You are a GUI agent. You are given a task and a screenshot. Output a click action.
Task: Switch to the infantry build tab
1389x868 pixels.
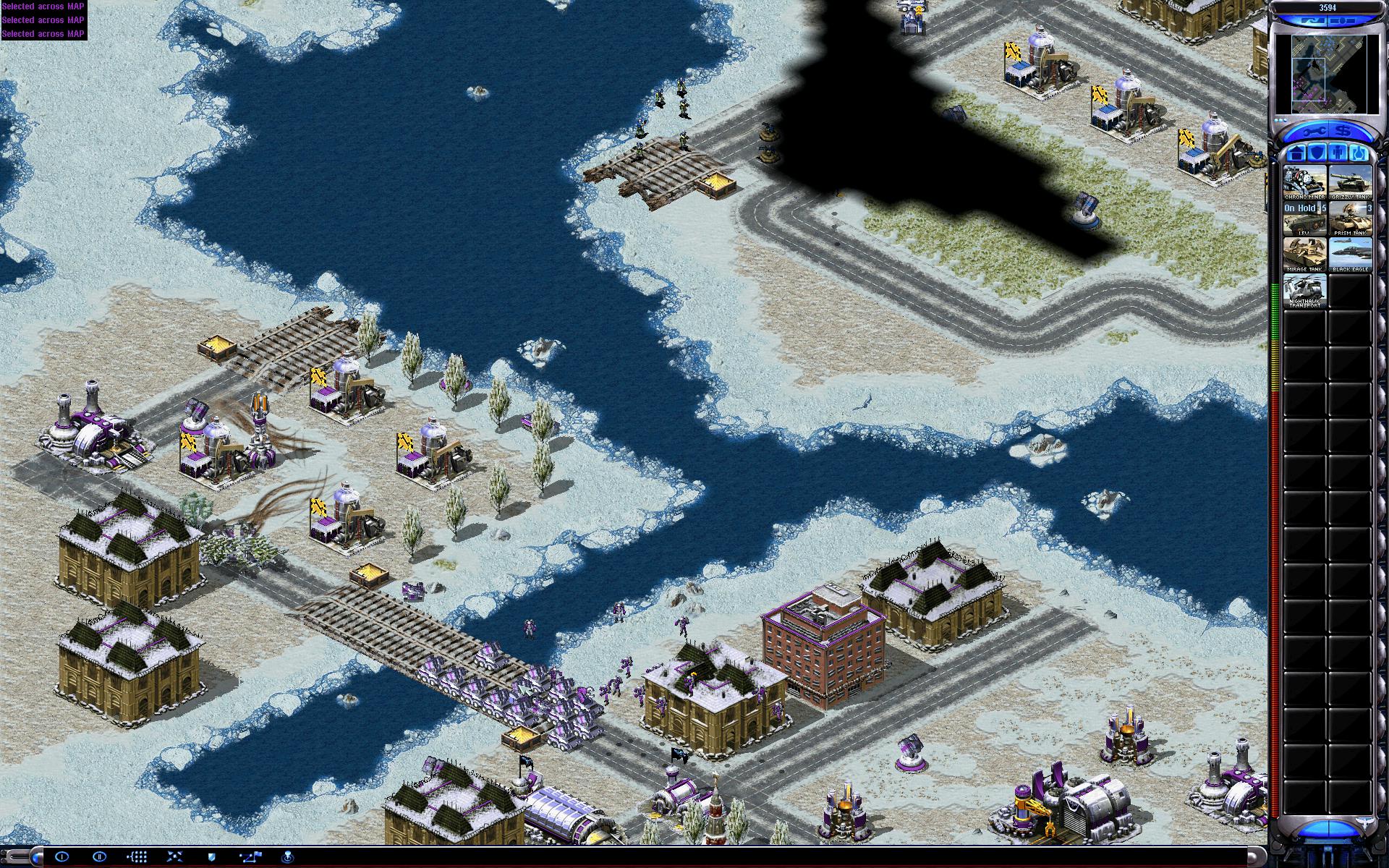click(x=1338, y=153)
